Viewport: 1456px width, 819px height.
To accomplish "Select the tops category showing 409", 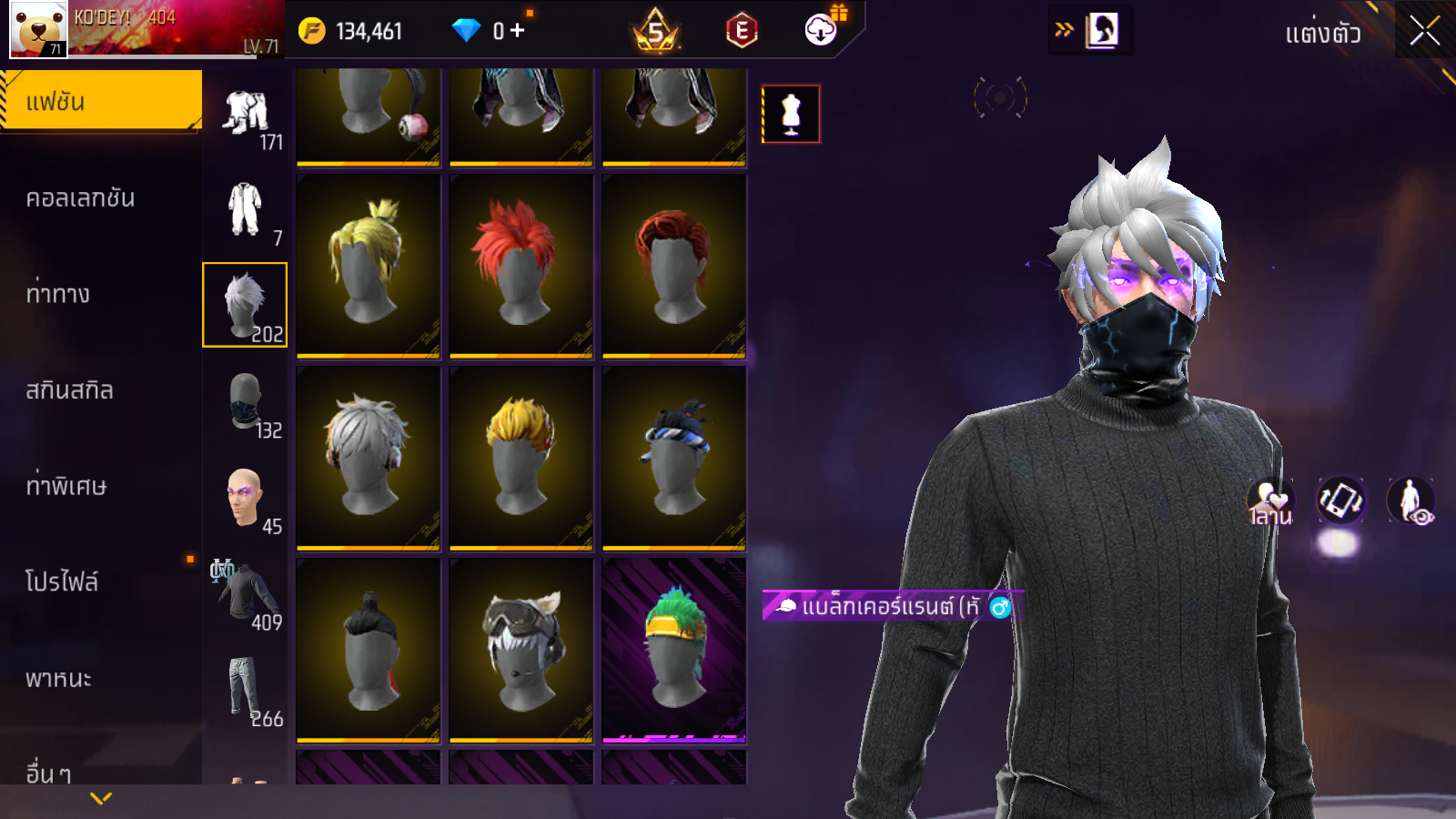I will point(246,594).
